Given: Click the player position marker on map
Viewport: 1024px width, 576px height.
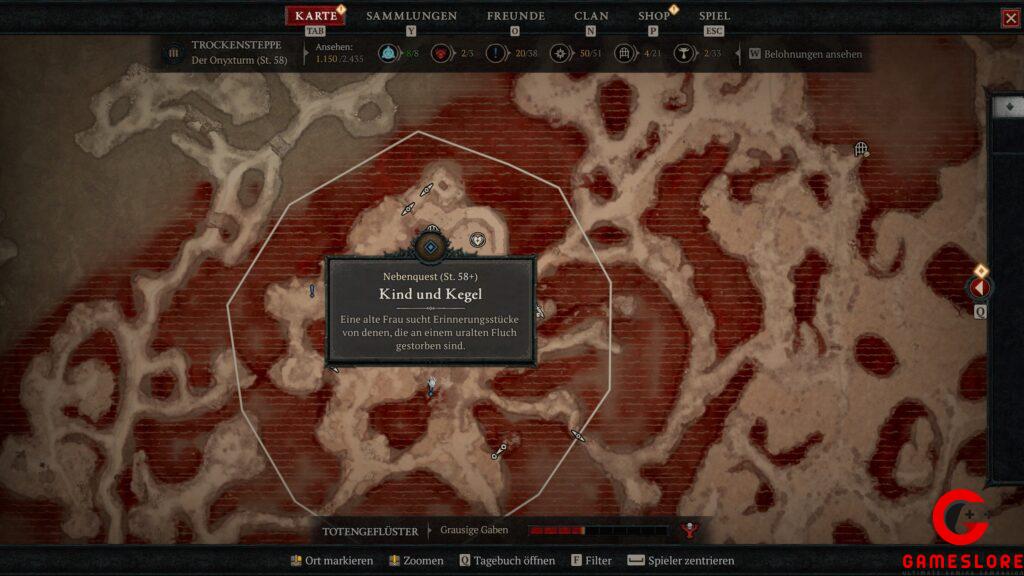Looking at the screenshot, I should 431,384.
